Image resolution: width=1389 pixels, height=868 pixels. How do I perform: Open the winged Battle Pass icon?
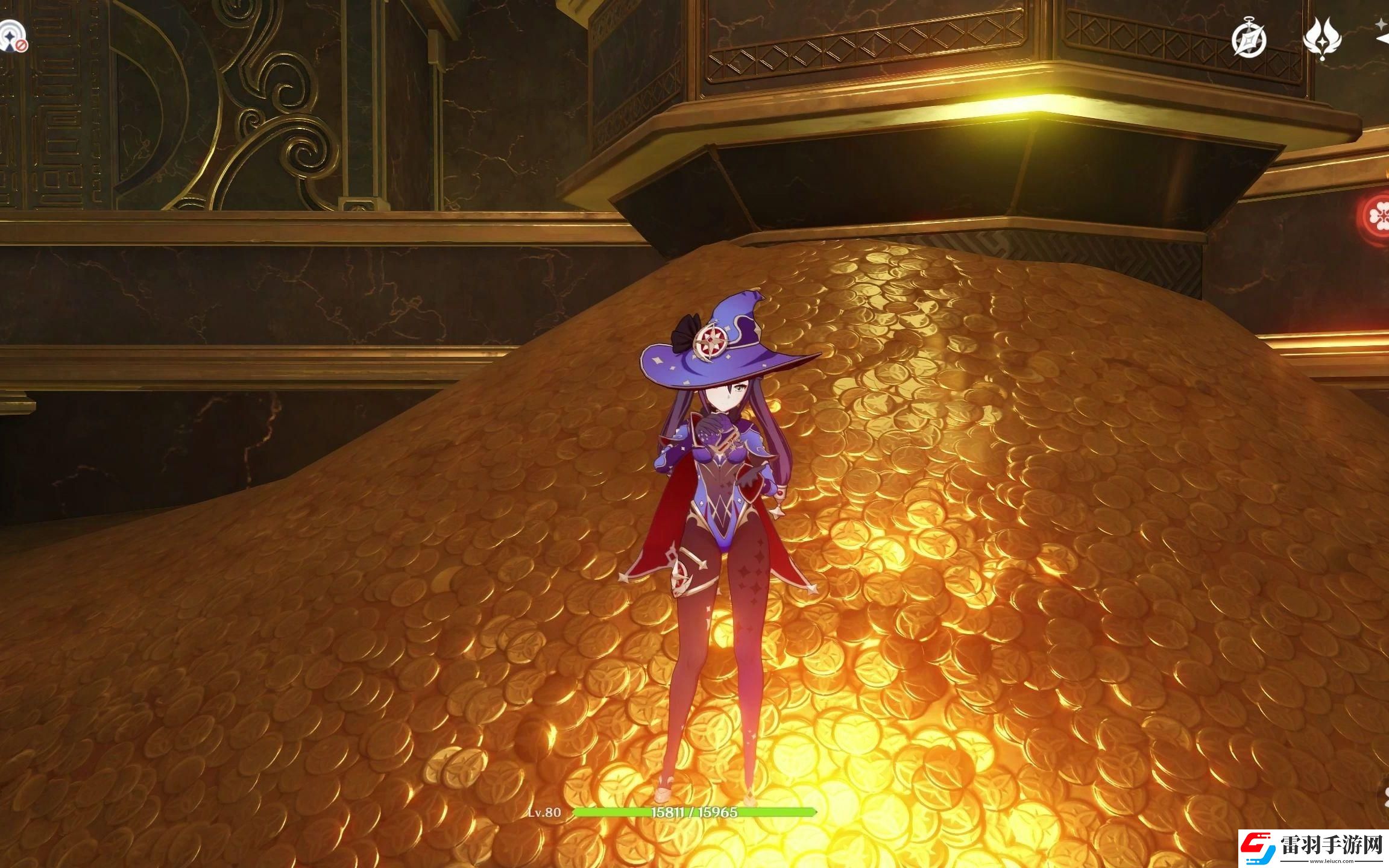[1321, 39]
